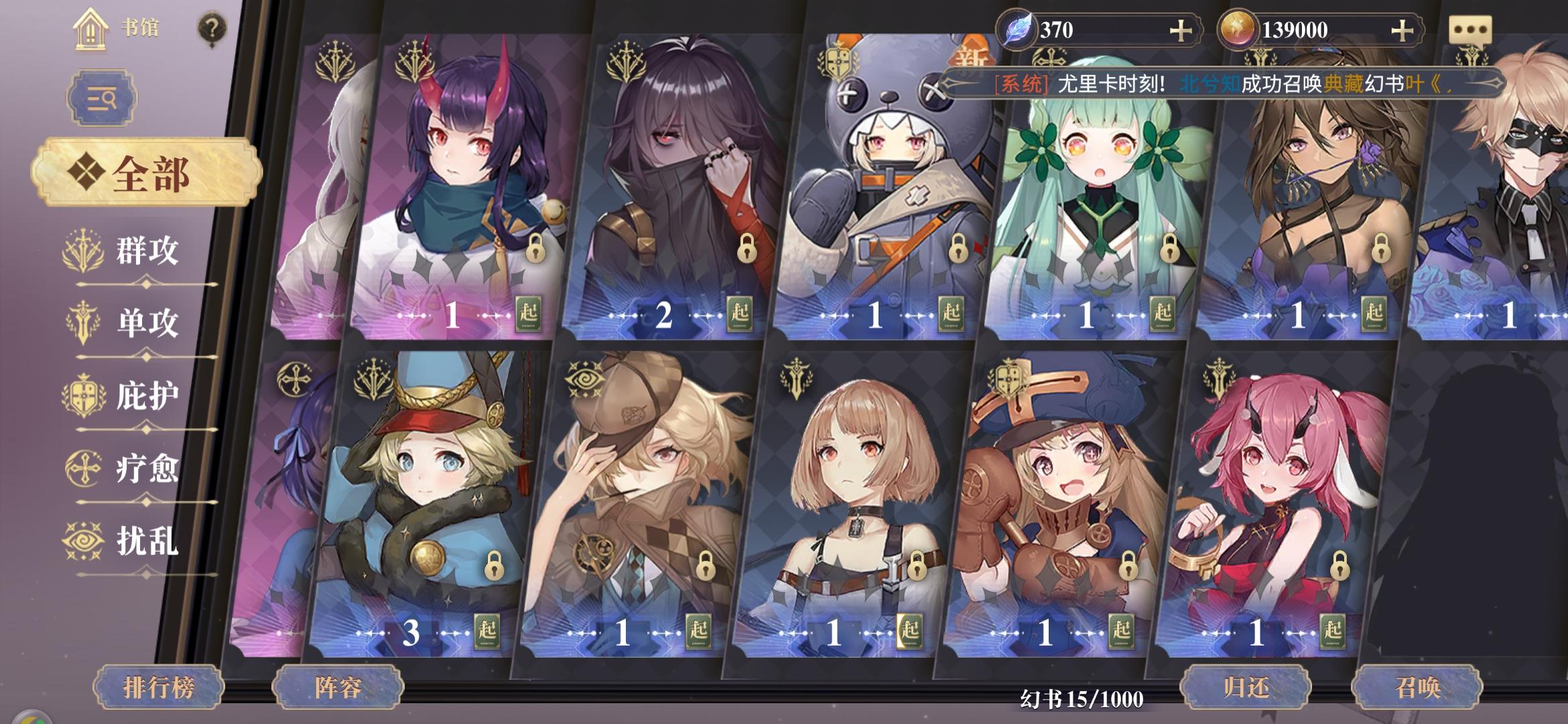Open the 书馆 library home icon
The height and width of the screenshot is (724, 1568).
click(x=89, y=28)
